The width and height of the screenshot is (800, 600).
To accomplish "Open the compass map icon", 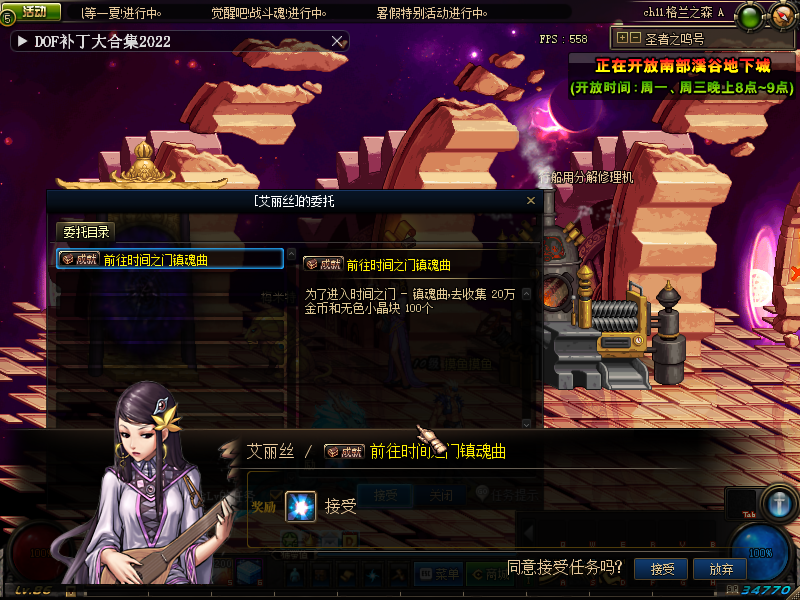I will click(x=781, y=17).
